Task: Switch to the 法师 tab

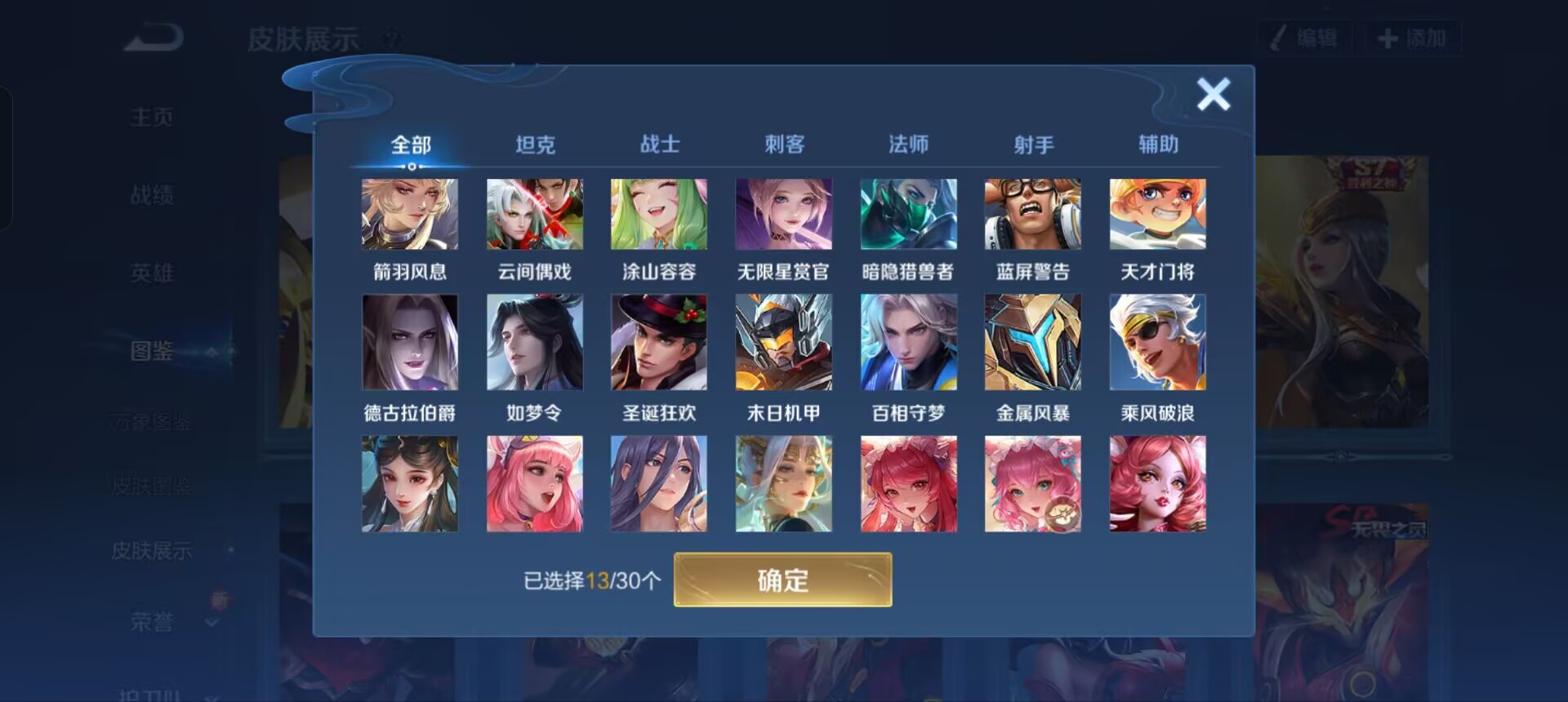Action: click(x=907, y=144)
